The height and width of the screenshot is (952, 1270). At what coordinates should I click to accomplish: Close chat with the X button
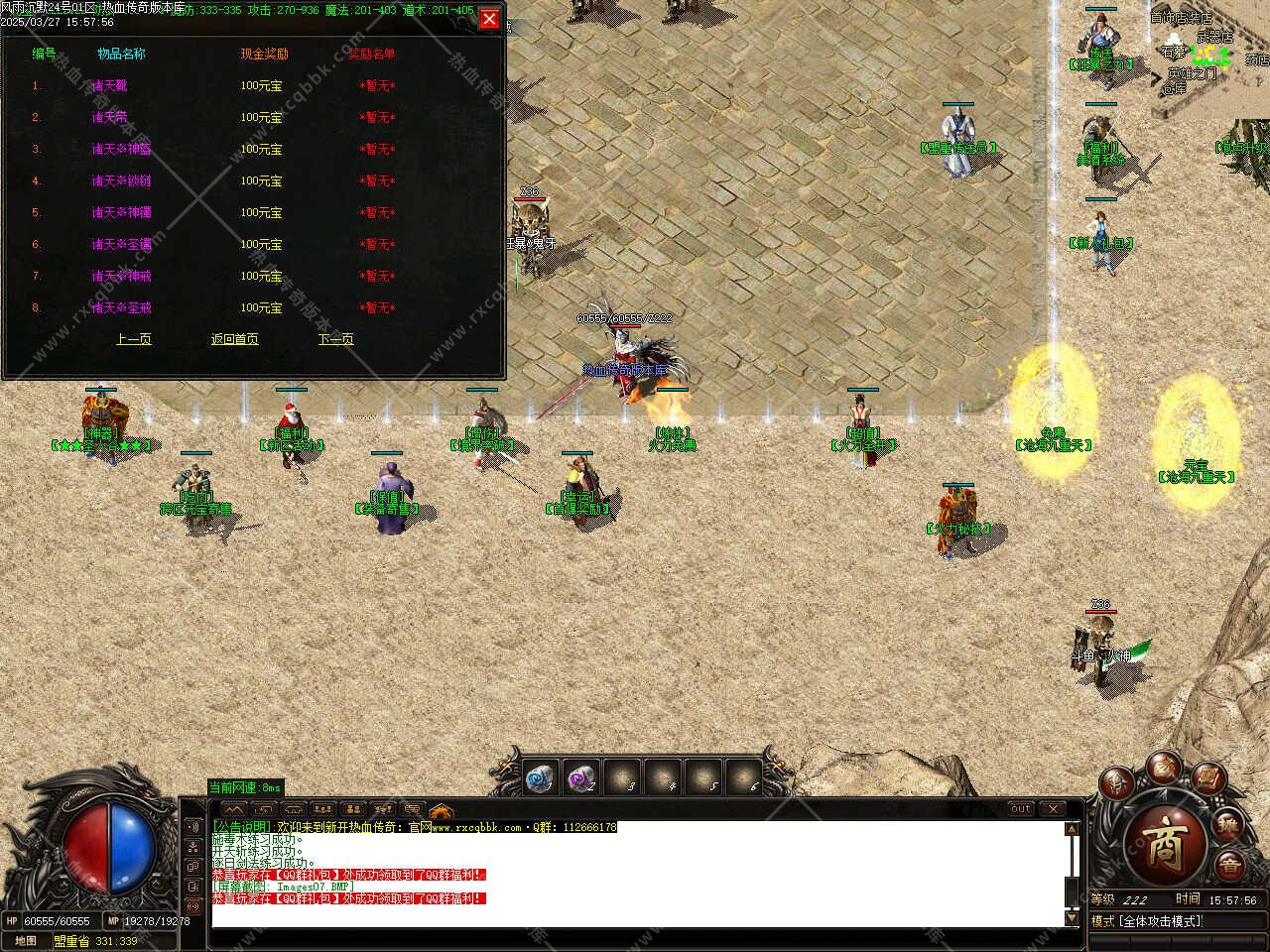pos(1053,809)
